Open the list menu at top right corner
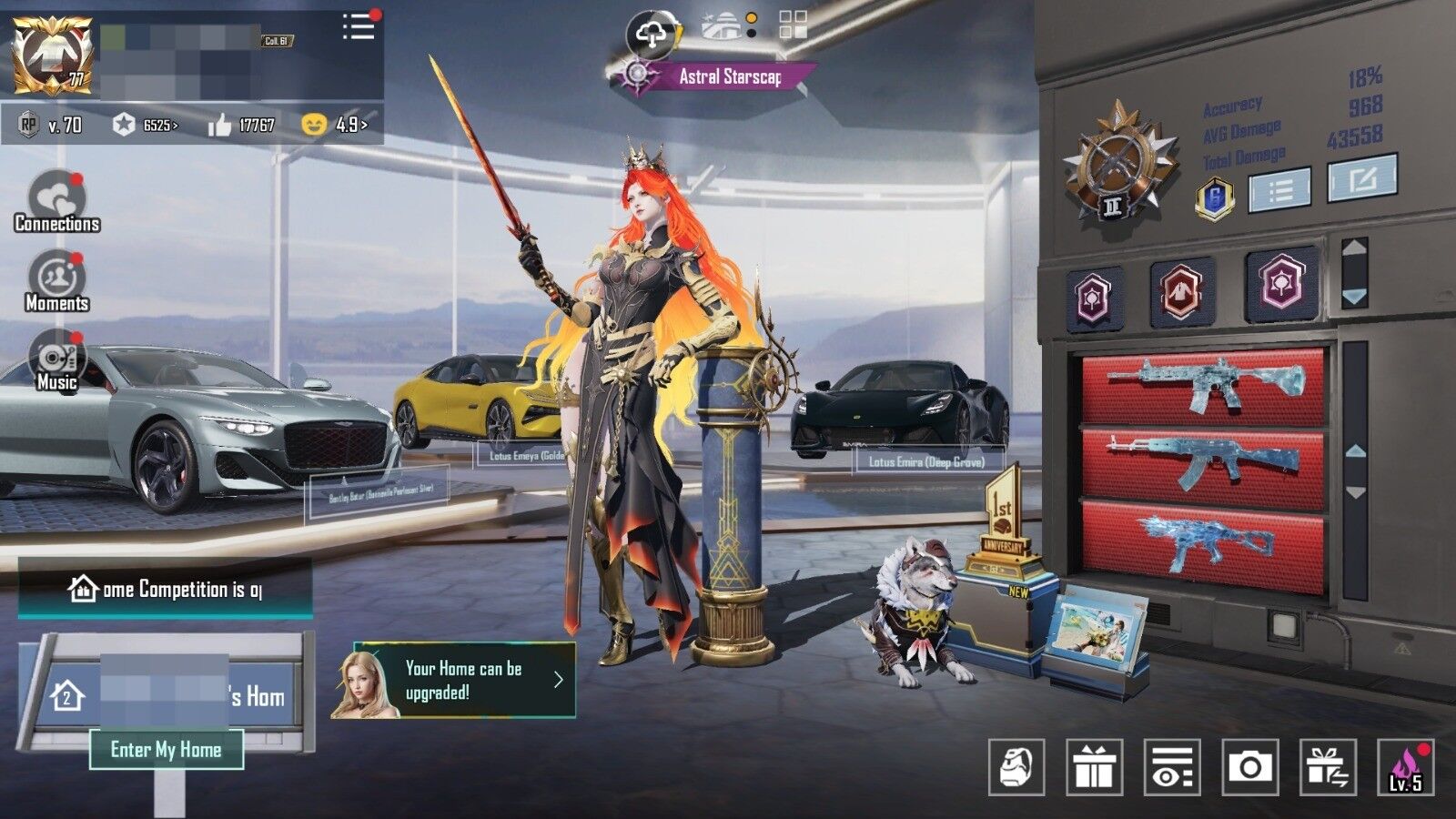Viewport: 1456px width, 819px height. pos(357,25)
